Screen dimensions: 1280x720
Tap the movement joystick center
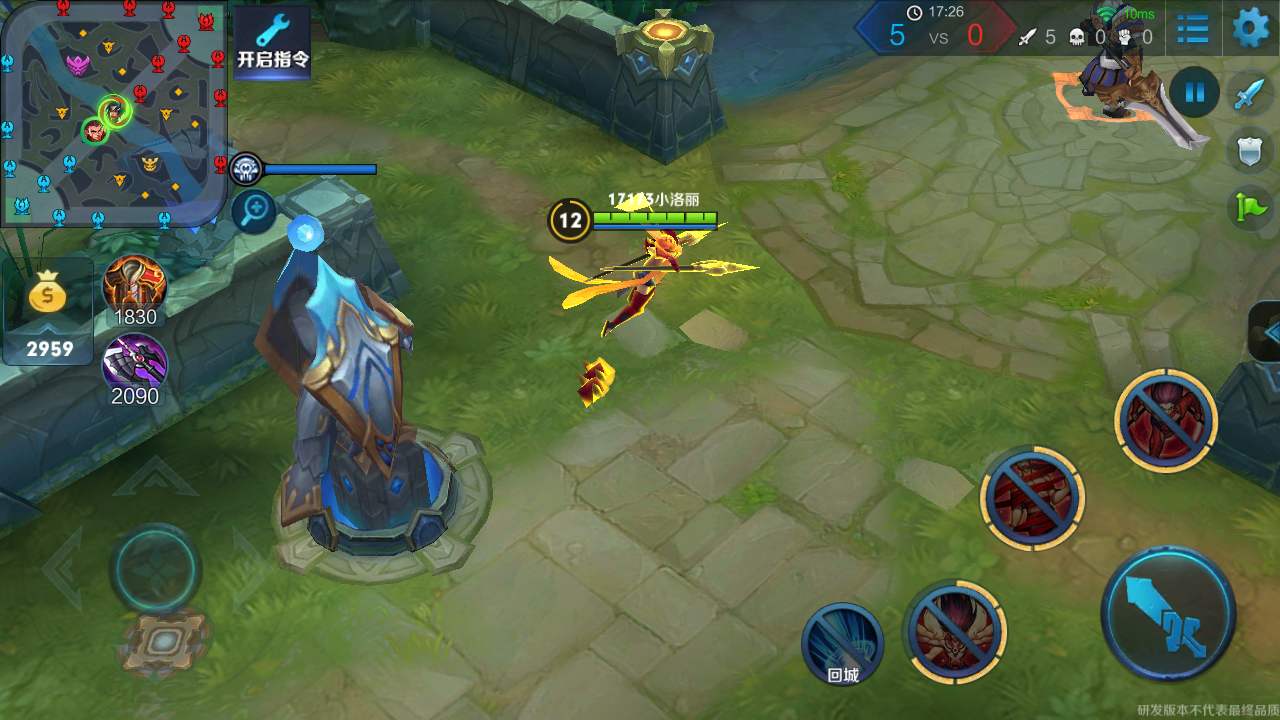click(155, 568)
